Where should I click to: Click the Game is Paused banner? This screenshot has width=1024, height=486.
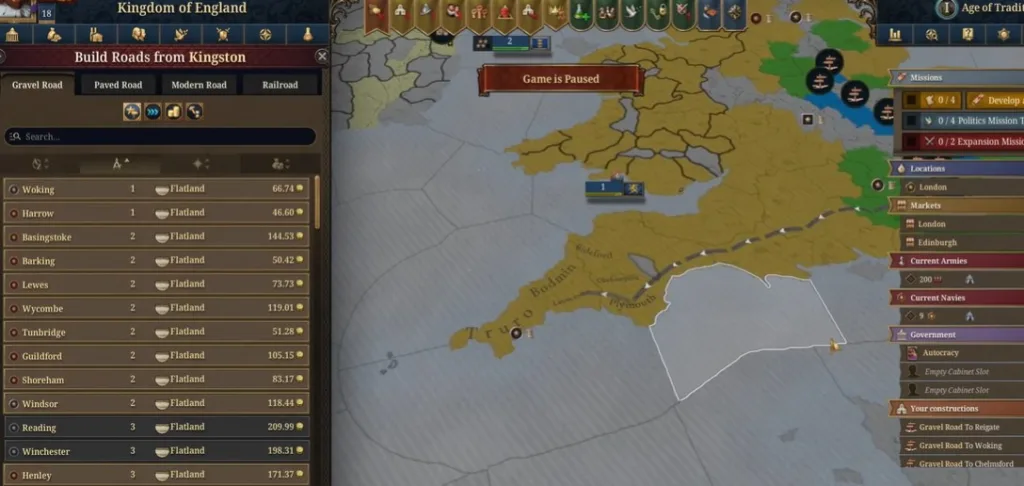pos(560,79)
